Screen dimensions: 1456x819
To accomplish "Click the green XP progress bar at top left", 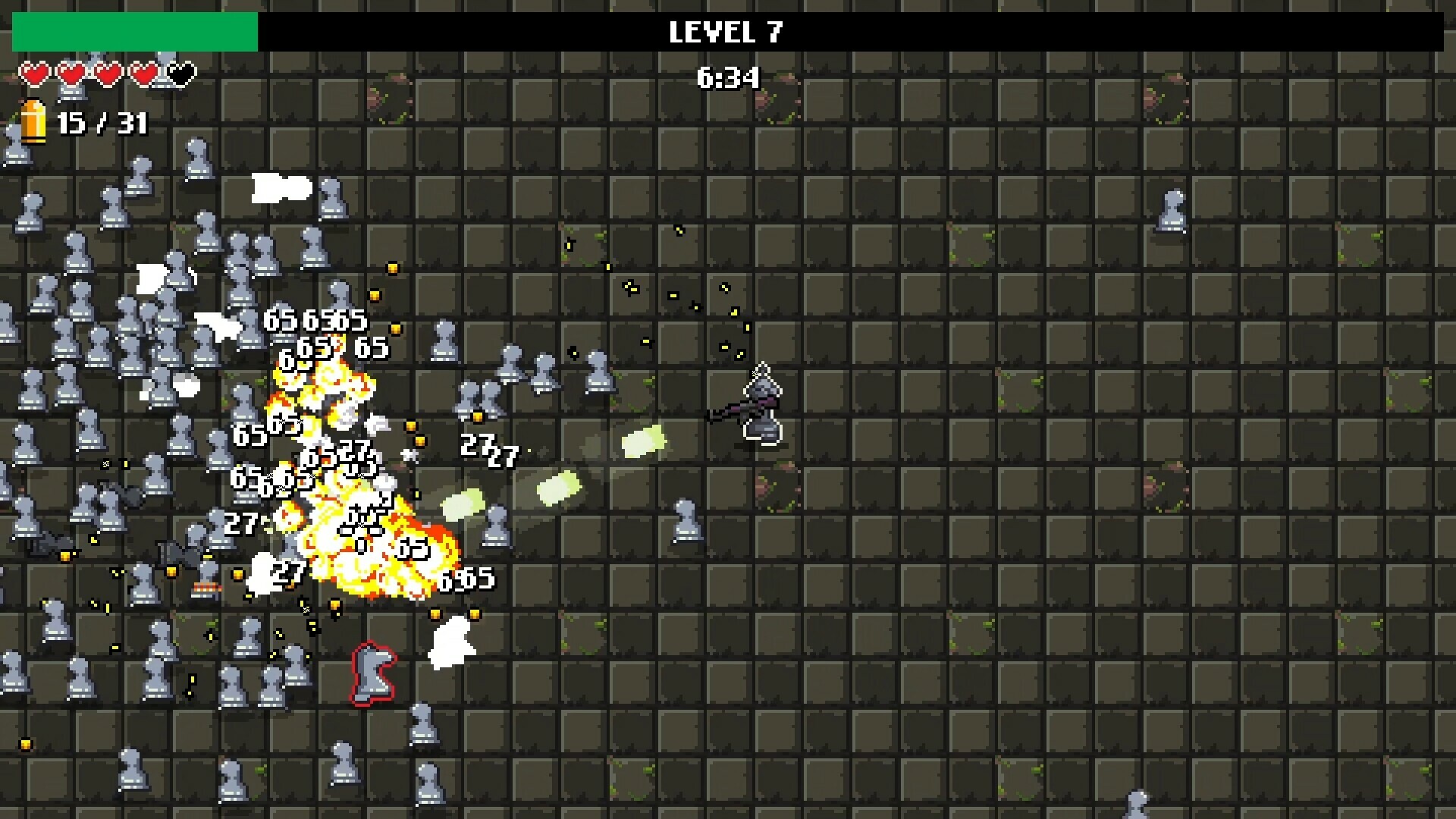I will click(x=133, y=30).
